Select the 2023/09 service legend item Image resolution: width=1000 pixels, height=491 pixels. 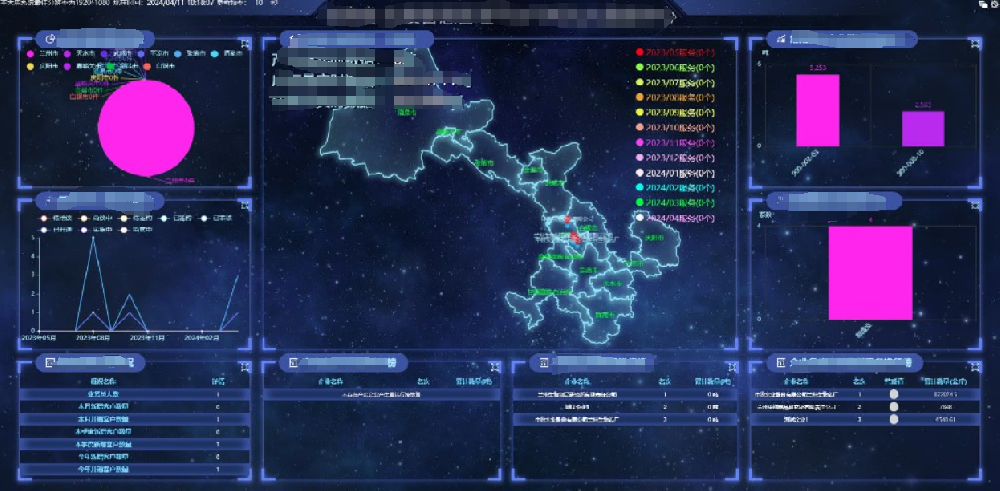(x=677, y=112)
